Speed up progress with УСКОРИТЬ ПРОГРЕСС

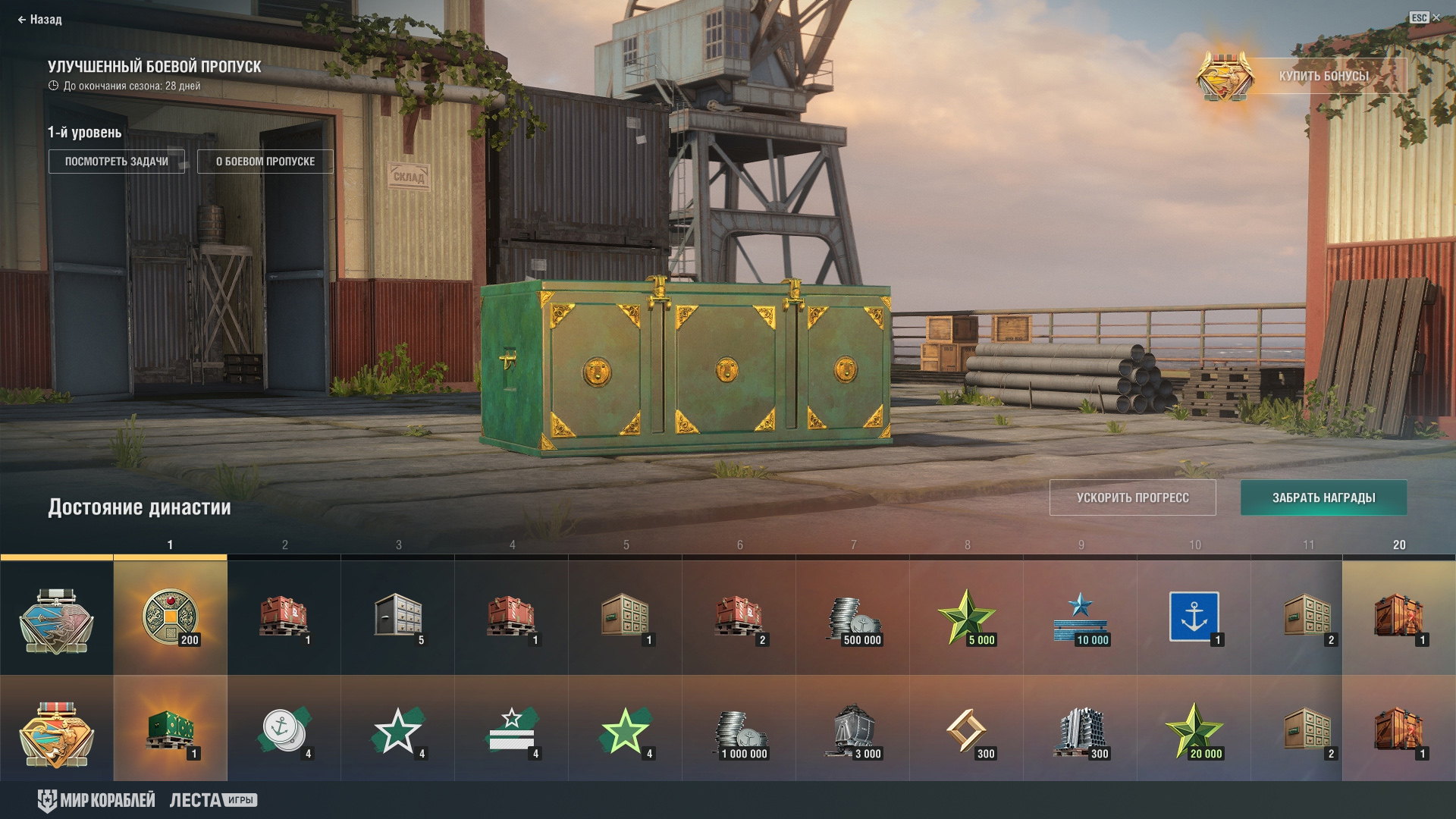click(x=1132, y=497)
